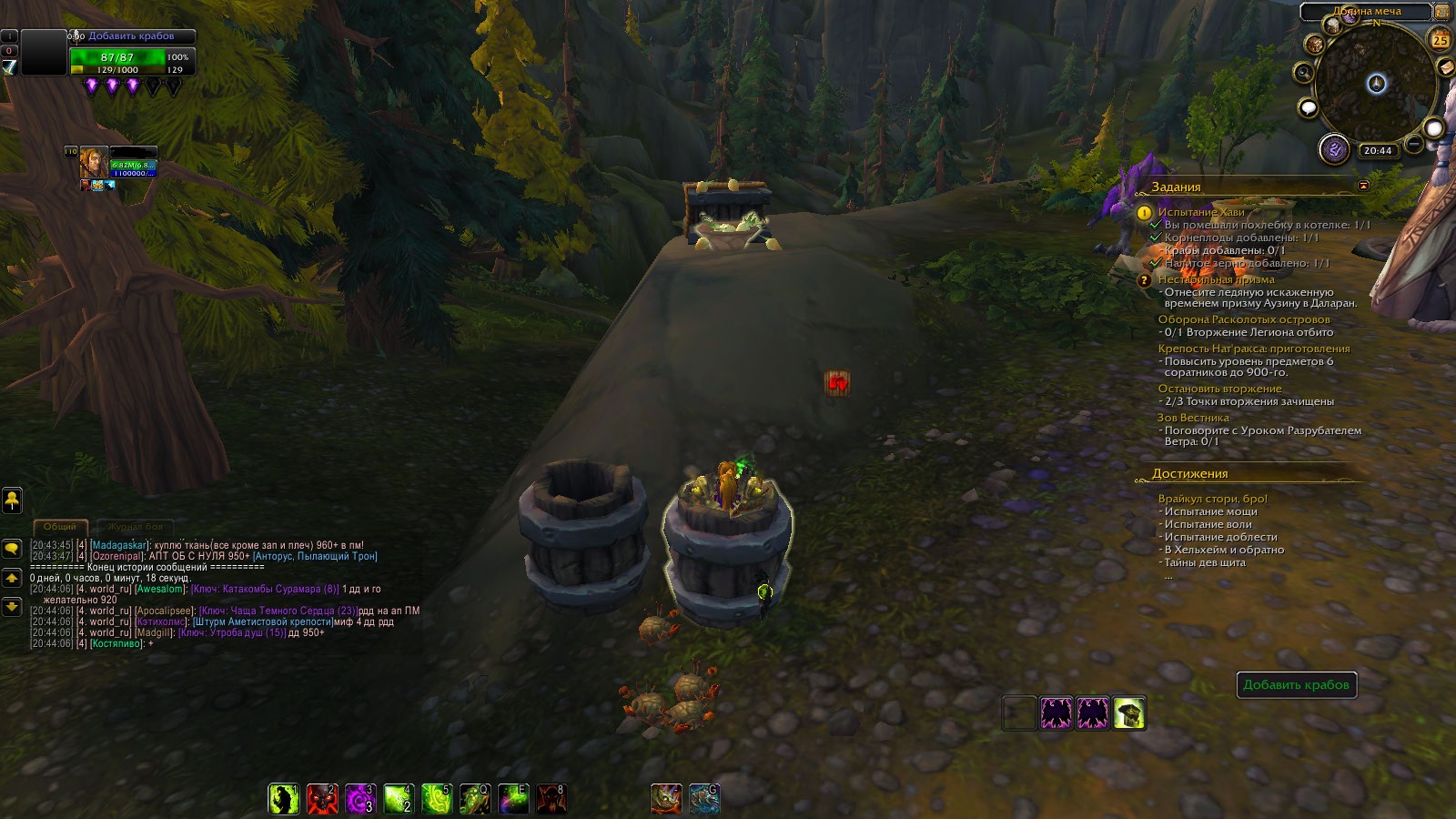Open the chat speech-bubble menu button
The height and width of the screenshot is (819, 1456).
(12, 549)
